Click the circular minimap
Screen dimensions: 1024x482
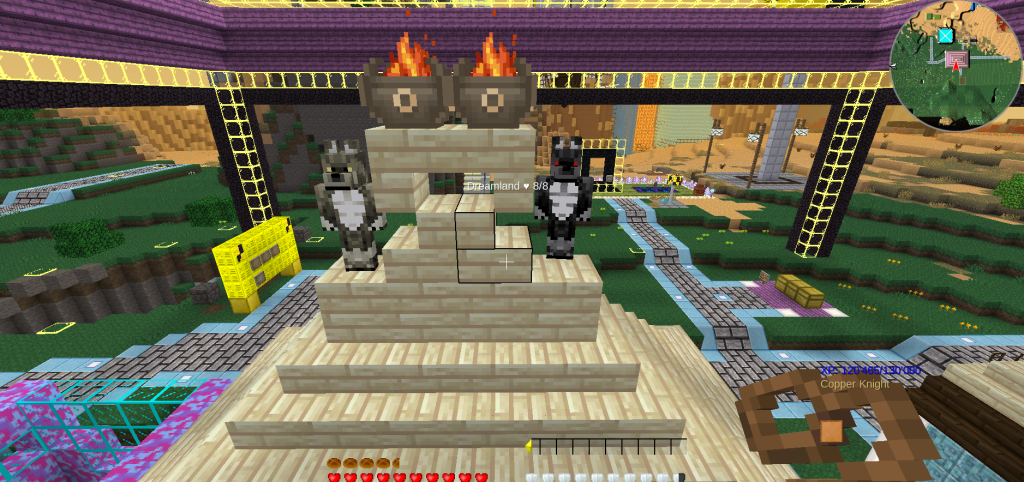click(955, 66)
